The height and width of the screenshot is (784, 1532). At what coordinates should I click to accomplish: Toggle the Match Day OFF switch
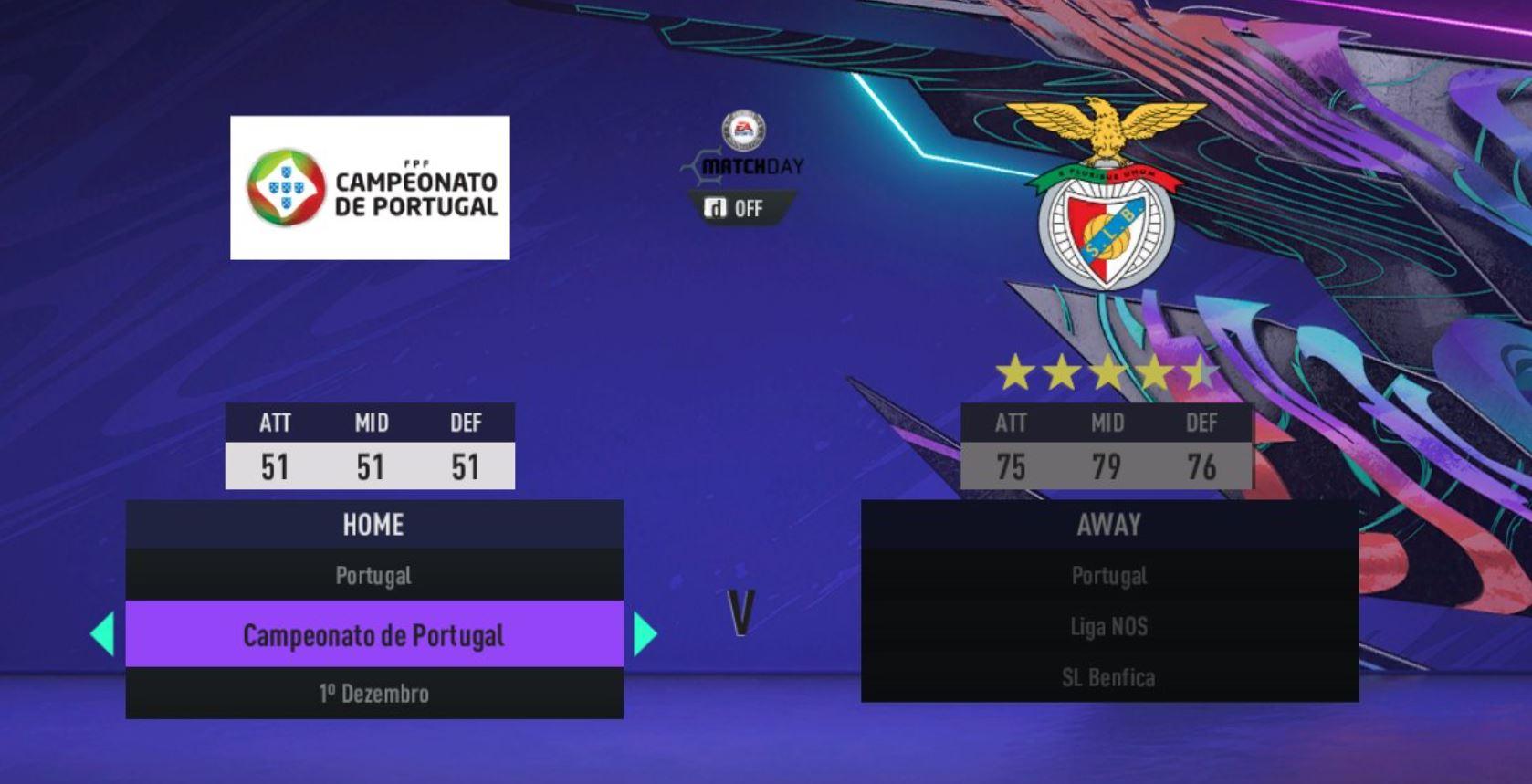(735, 208)
